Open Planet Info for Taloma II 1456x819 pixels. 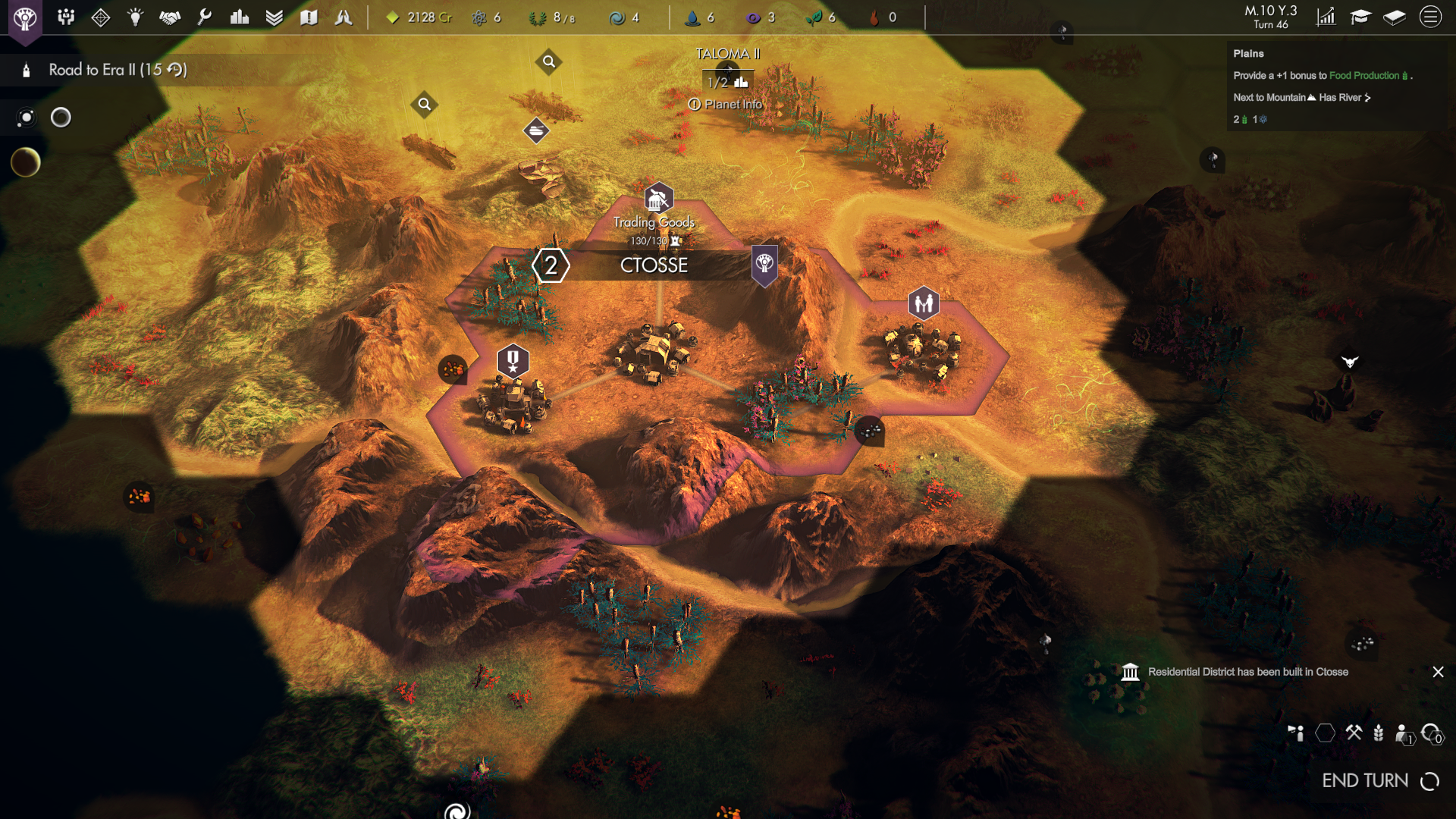726,105
